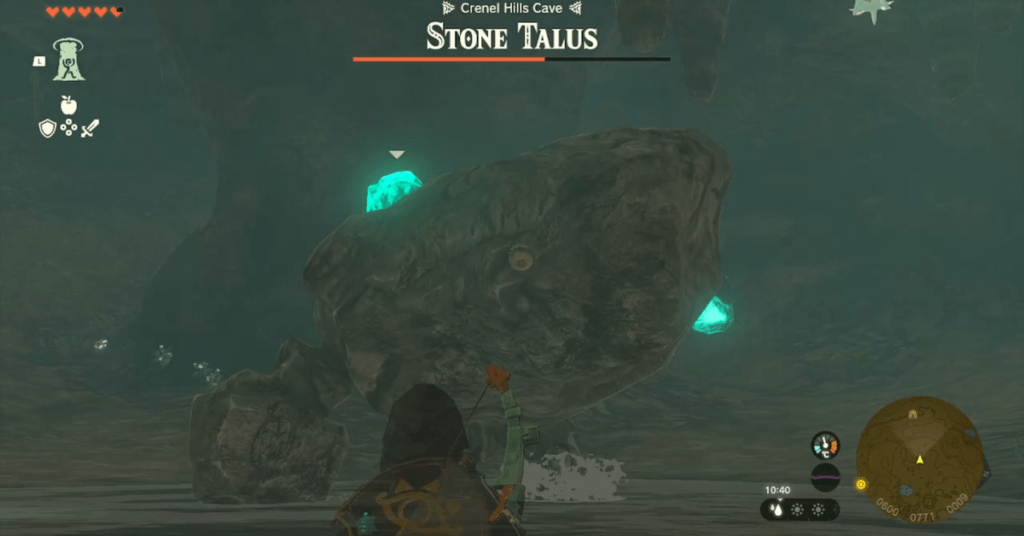Open the shield quick-select icon

[47, 128]
